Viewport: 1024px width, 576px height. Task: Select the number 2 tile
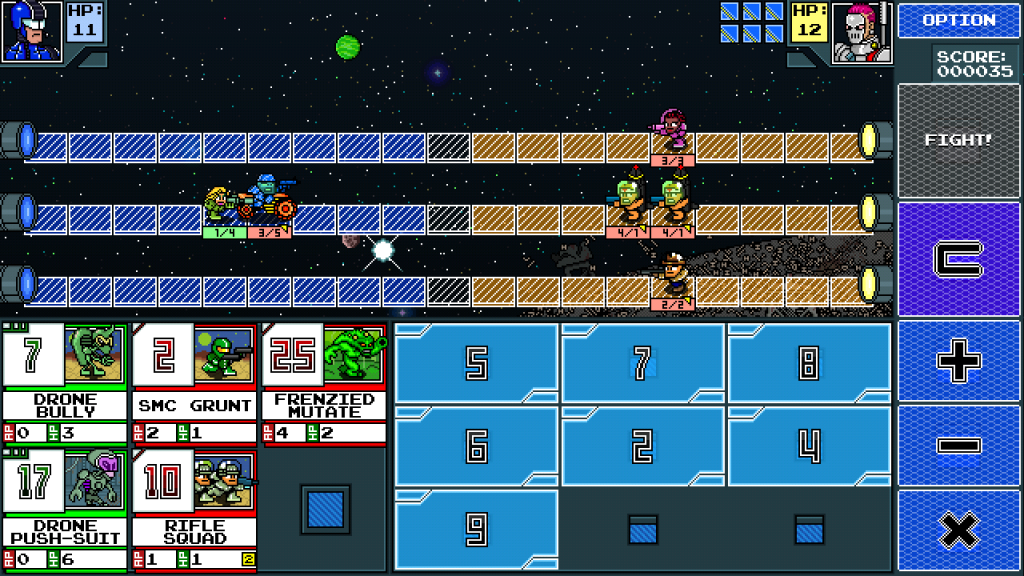tap(642, 446)
